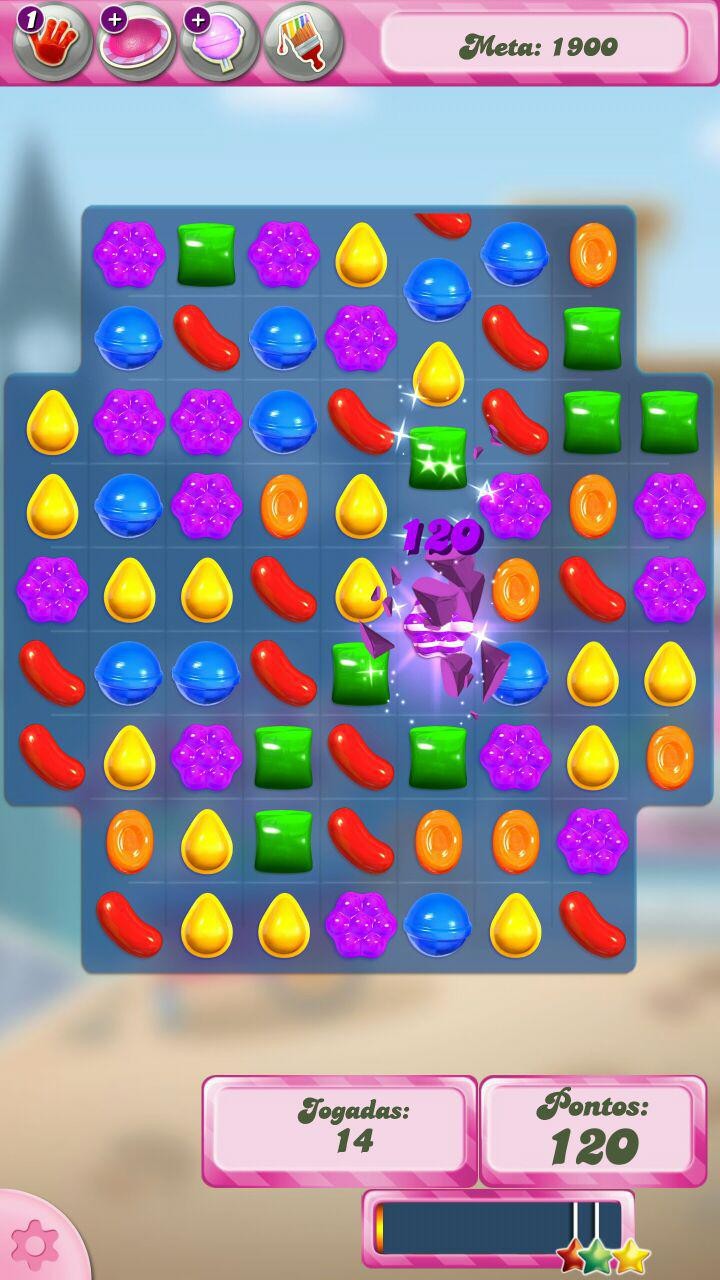This screenshot has height=1280, width=720.
Task: Open settings with the pink gear
Action: point(34,1244)
